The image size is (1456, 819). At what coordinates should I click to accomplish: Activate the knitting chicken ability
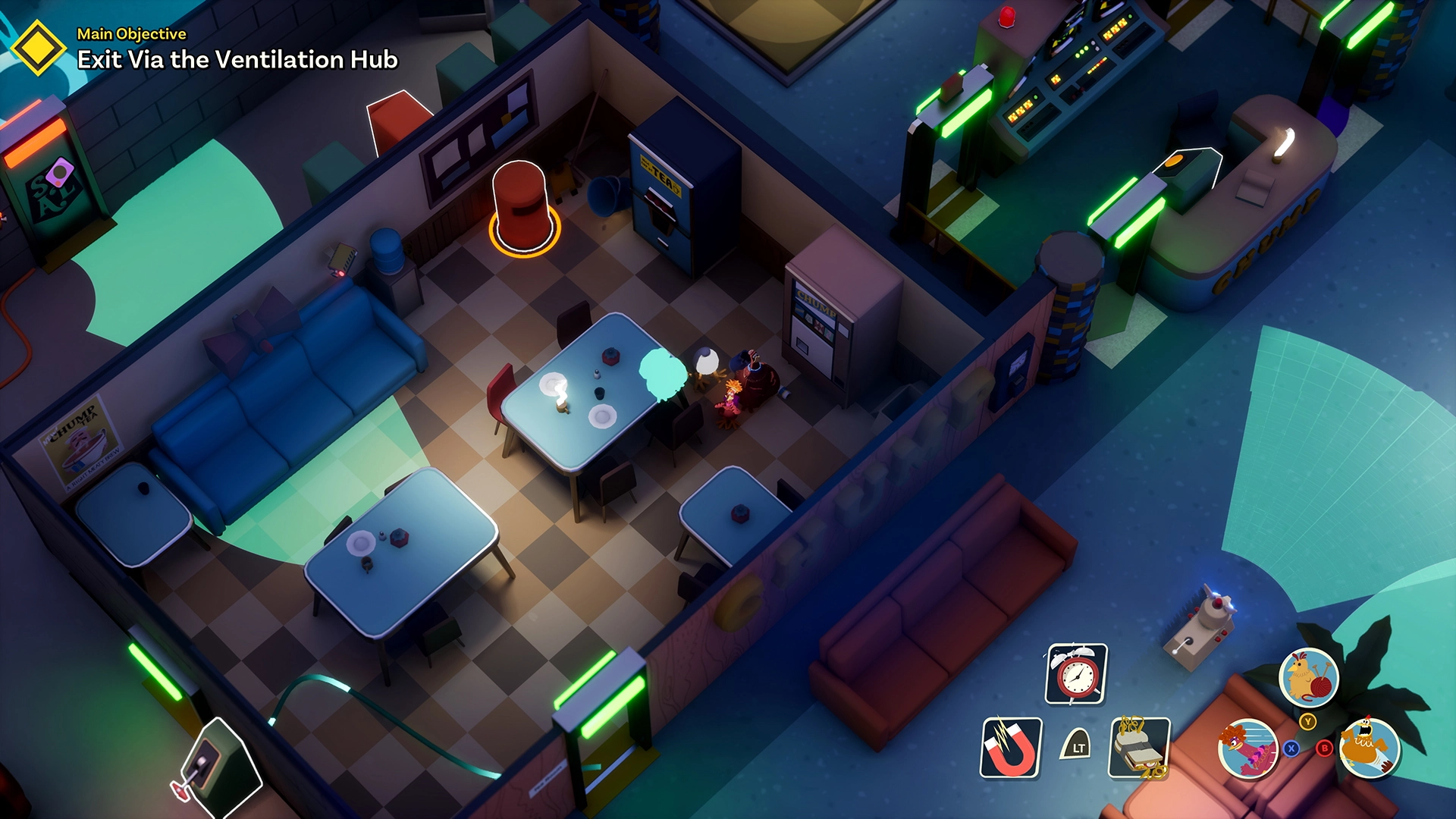[x=1308, y=677]
